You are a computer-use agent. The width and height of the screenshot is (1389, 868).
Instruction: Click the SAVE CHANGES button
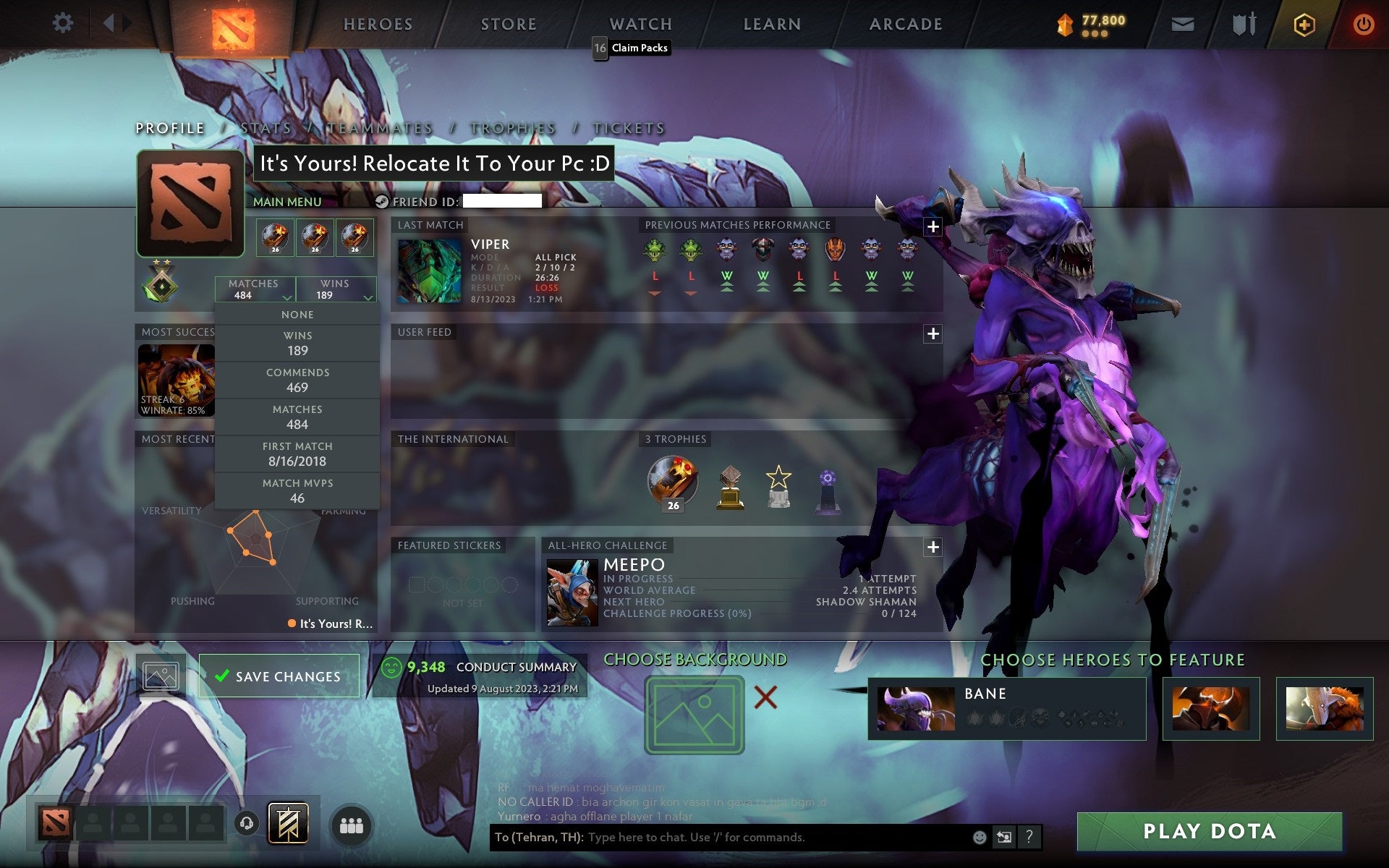pos(280,675)
